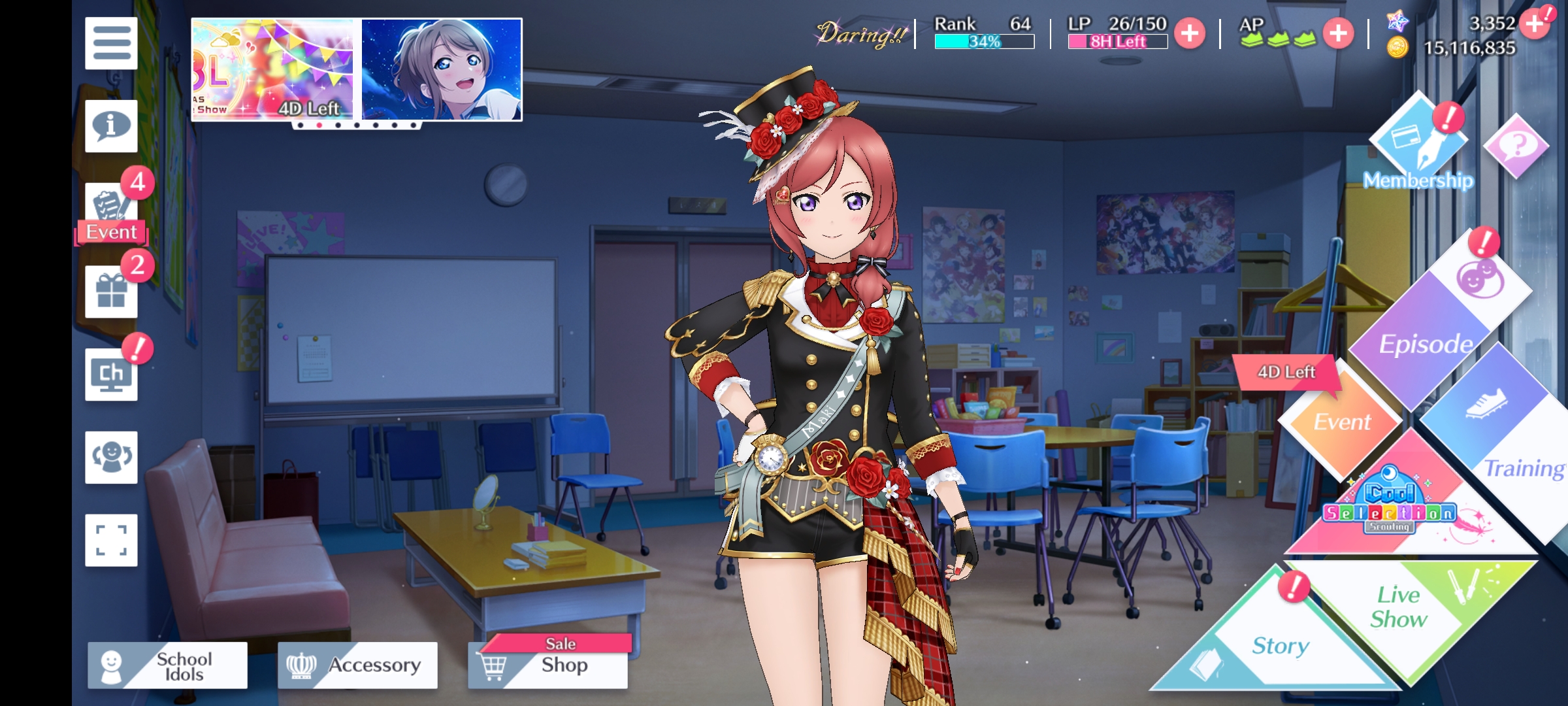Visit the Shop with Sale tag

pyautogui.click(x=548, y=665)
